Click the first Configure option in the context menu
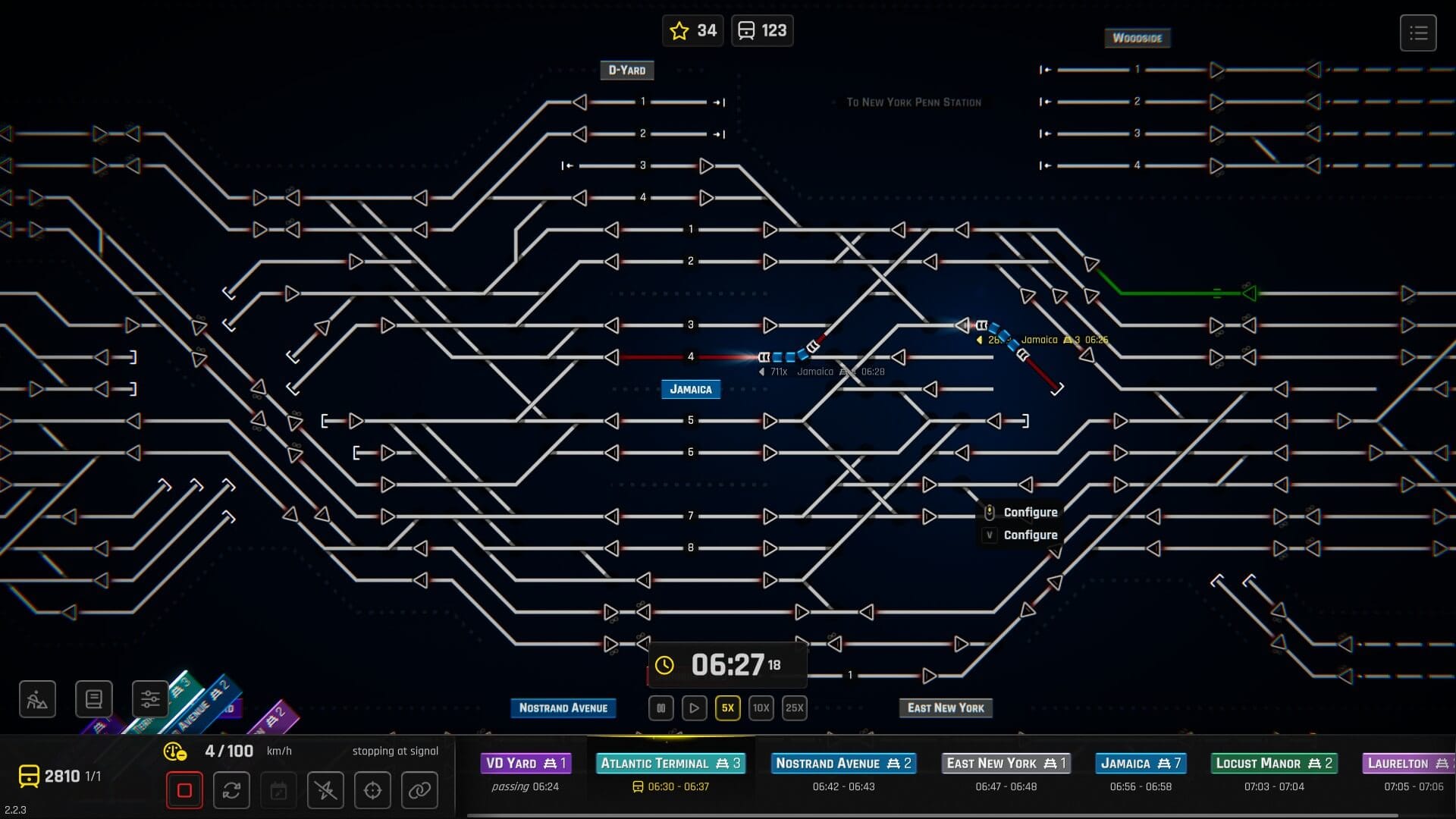 tap(1030, 512)
